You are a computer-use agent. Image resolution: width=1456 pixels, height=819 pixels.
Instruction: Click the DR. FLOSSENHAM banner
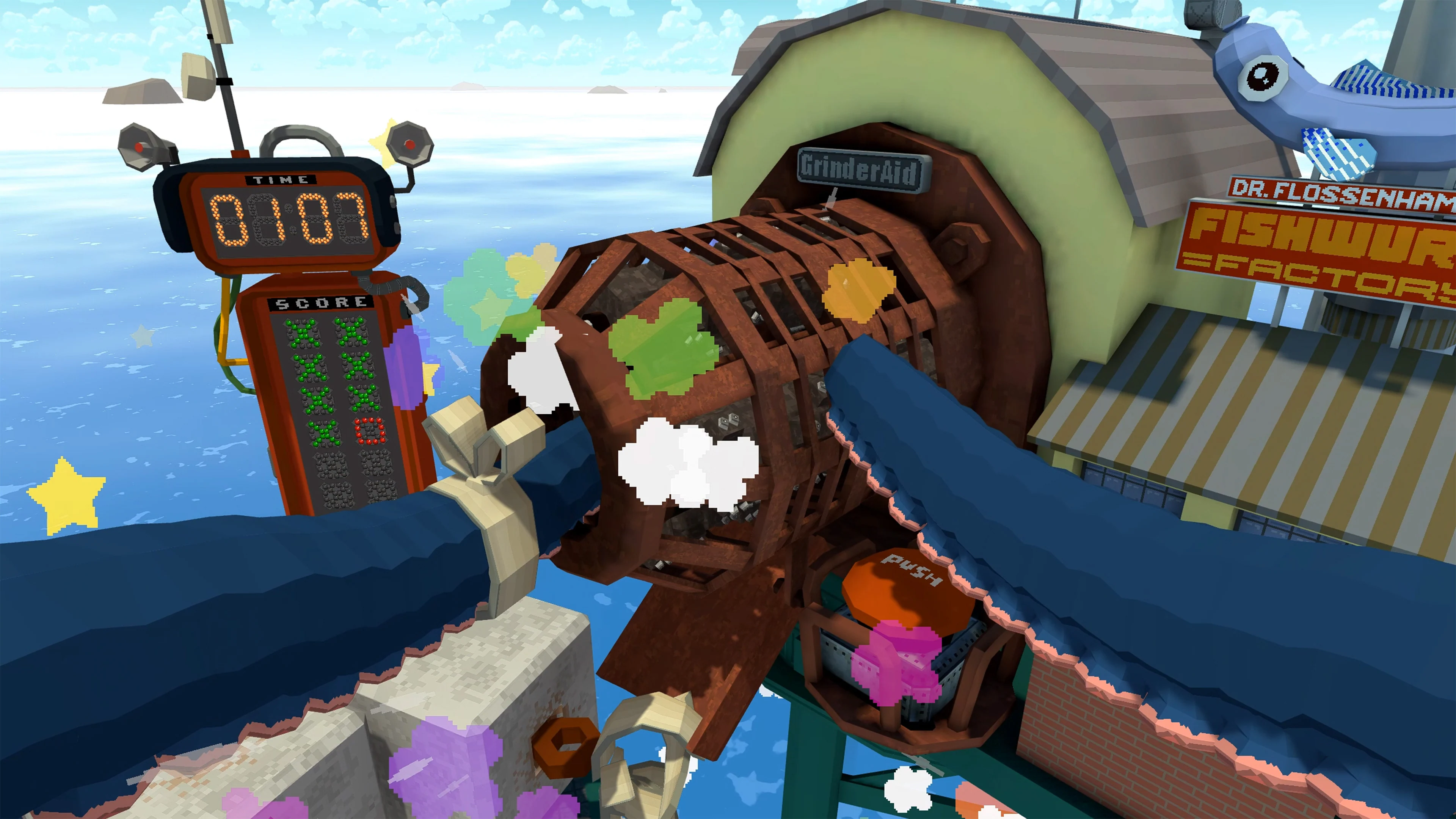click(x=1323, y=192)
